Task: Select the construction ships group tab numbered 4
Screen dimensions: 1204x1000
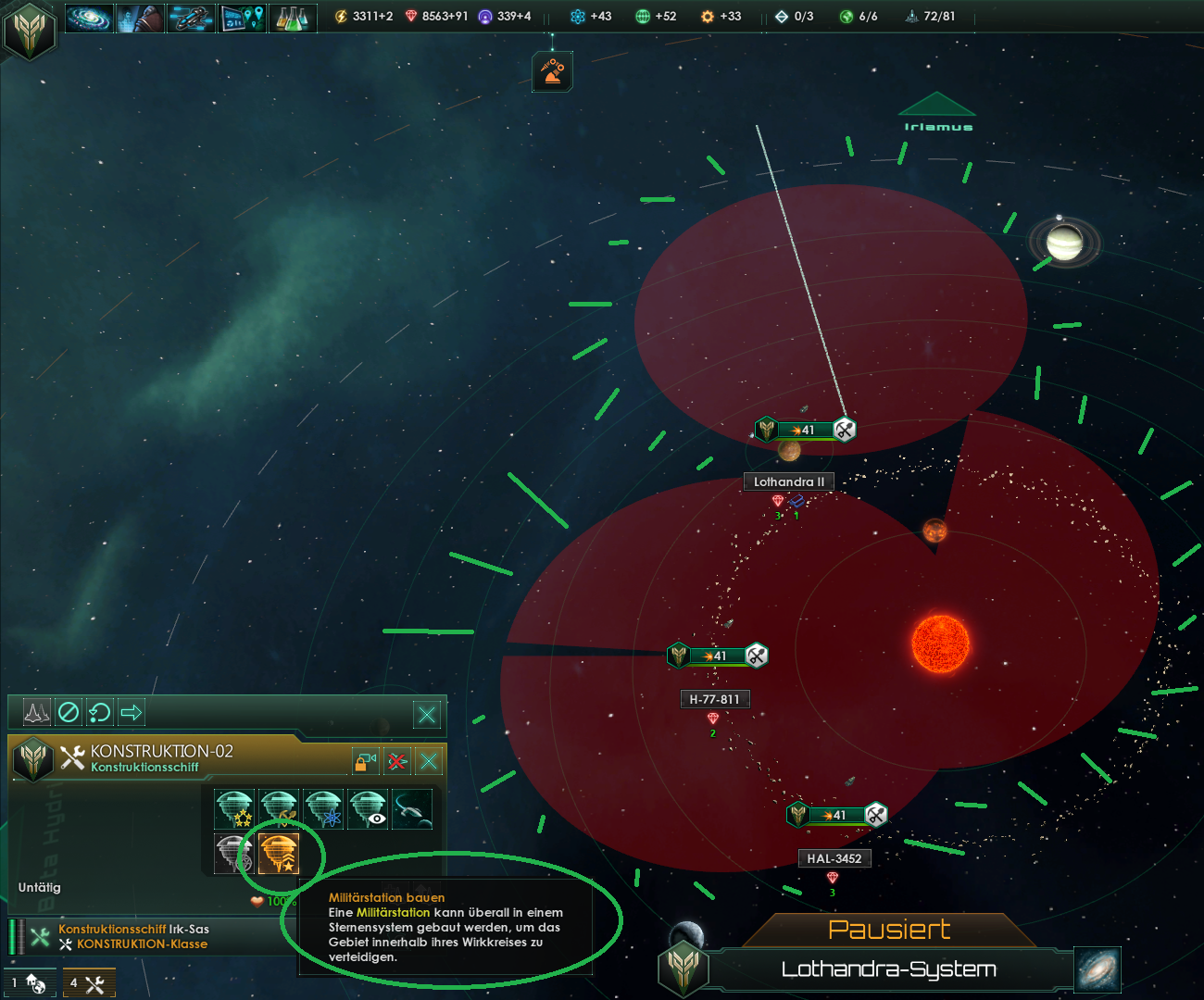Action: (x=89, y=983)
